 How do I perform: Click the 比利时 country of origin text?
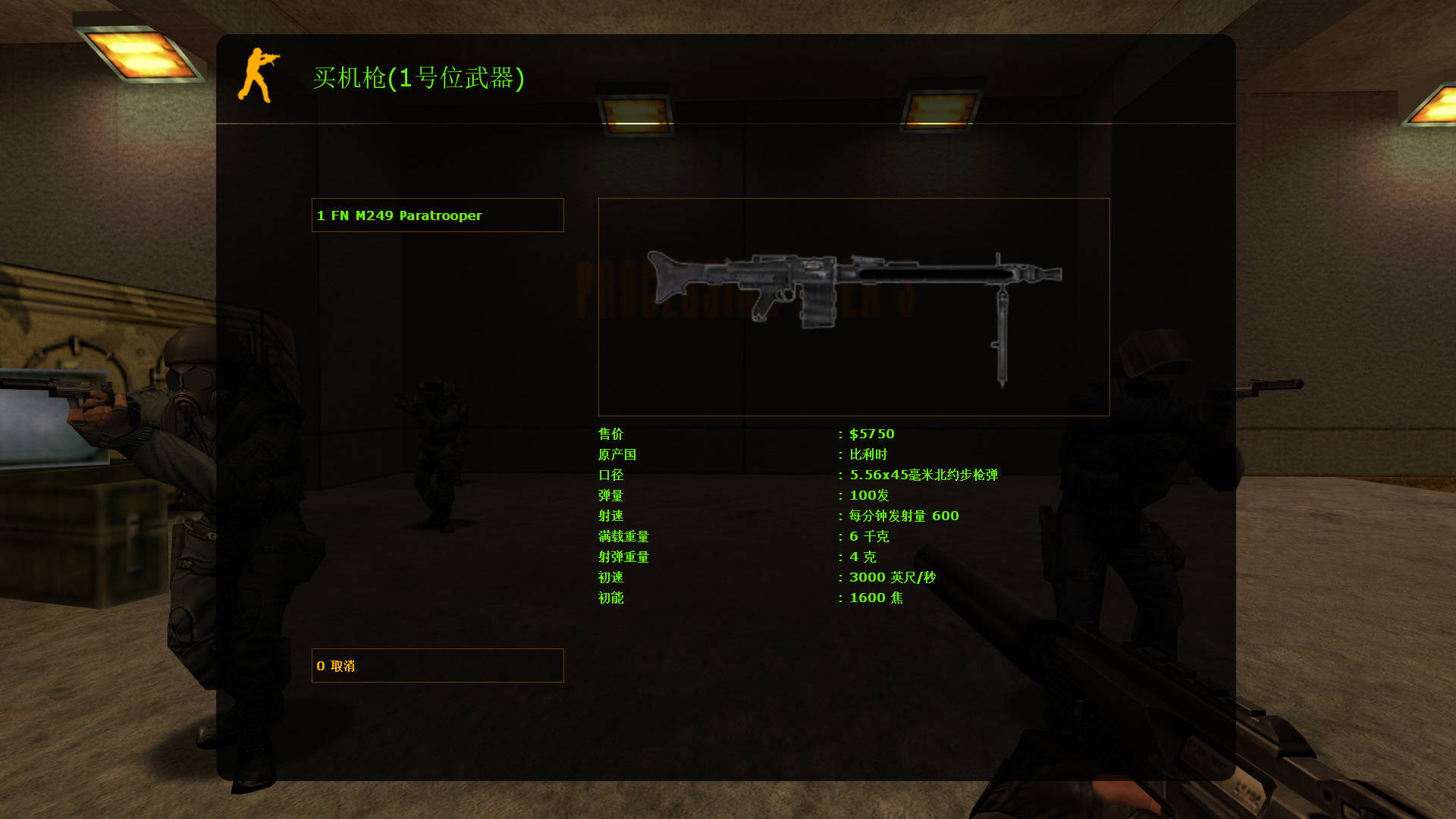[867, 454]
